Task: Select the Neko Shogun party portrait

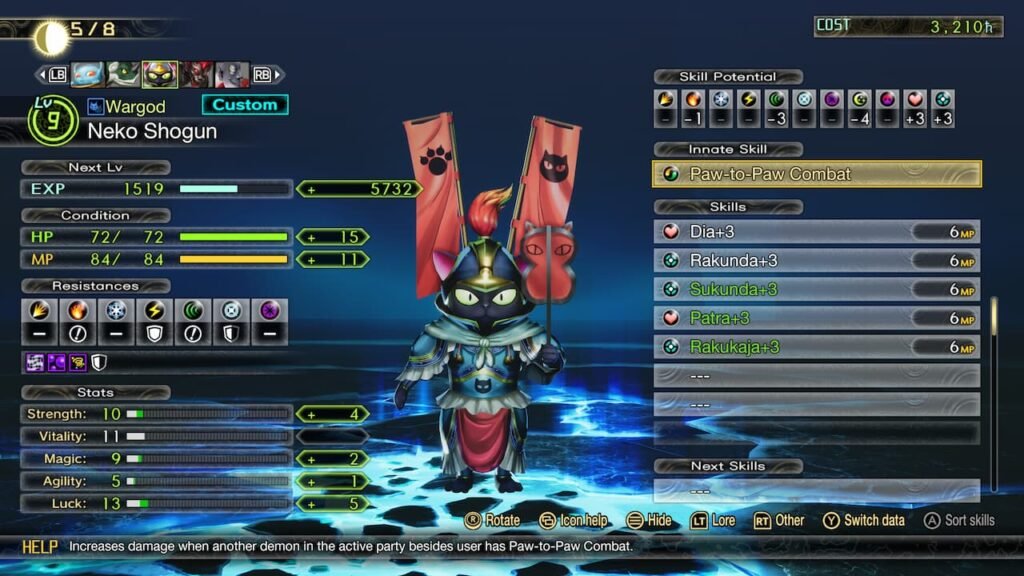Action: pos(160,75)
